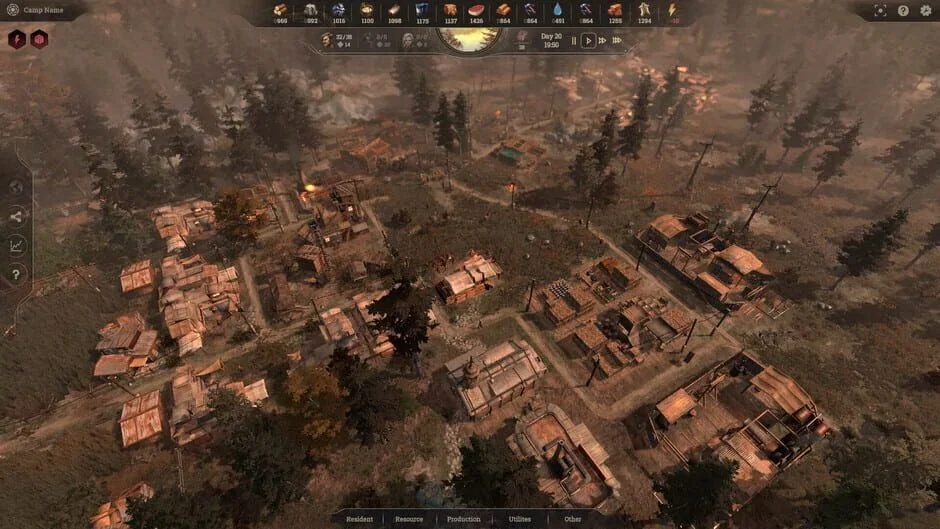Viewport: 940px width, 529px height.
Task: Open the connected nodes sidebar icon
Action: click(16, 216)
